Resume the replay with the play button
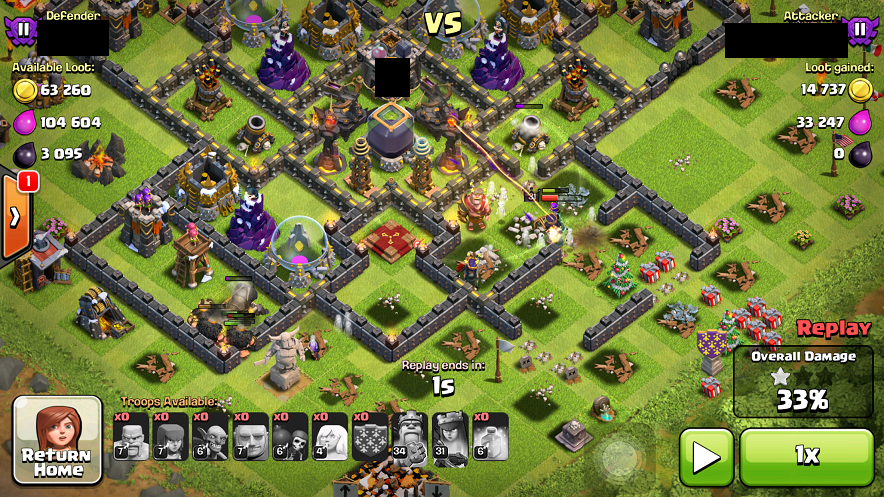This screenshot has width=884, height=497. pyautogui.click(x=706, y=457)
